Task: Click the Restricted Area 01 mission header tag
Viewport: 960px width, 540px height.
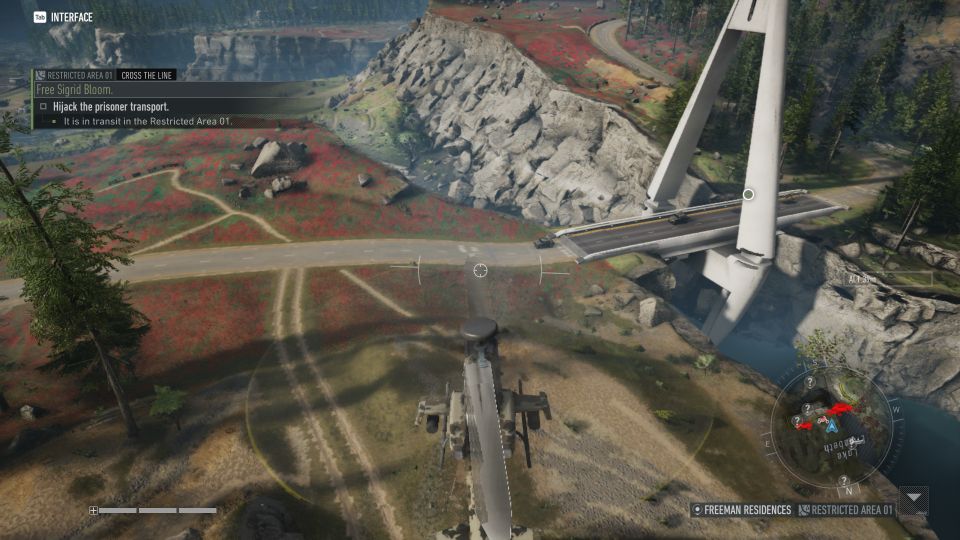Action: tap(78, 75)
